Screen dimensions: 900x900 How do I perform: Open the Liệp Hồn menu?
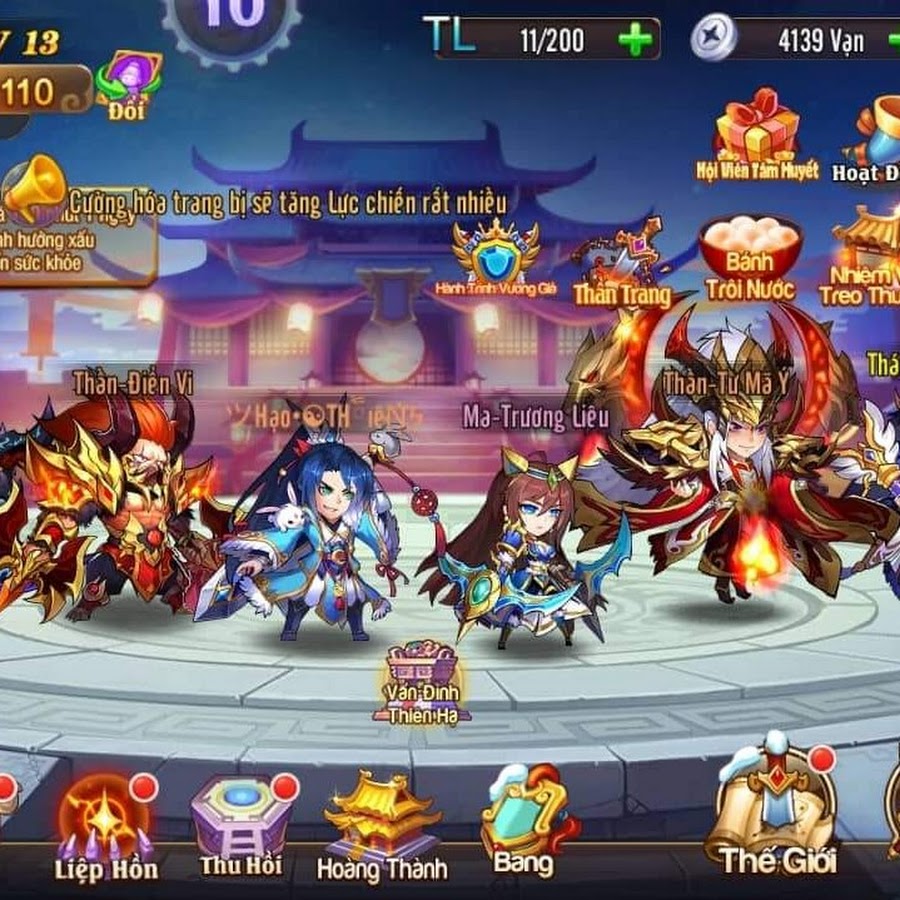(x=104, y=822)
